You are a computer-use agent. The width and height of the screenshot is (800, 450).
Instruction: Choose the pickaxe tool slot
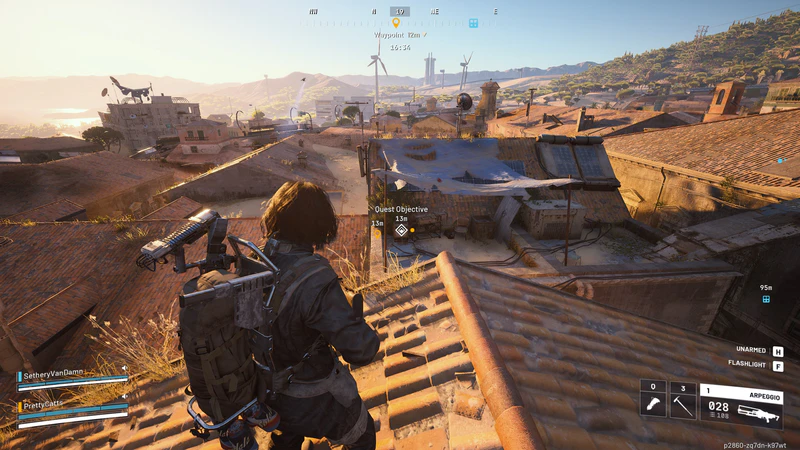tap(682, 400)
